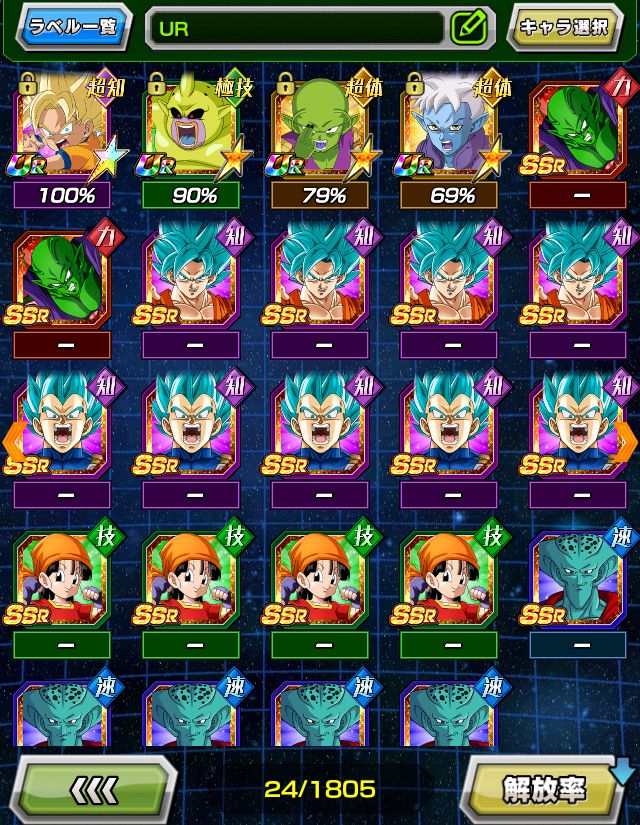640x825 pixels.
Task: Go to the previous page with left arrow
Action: tap(14, 437)
